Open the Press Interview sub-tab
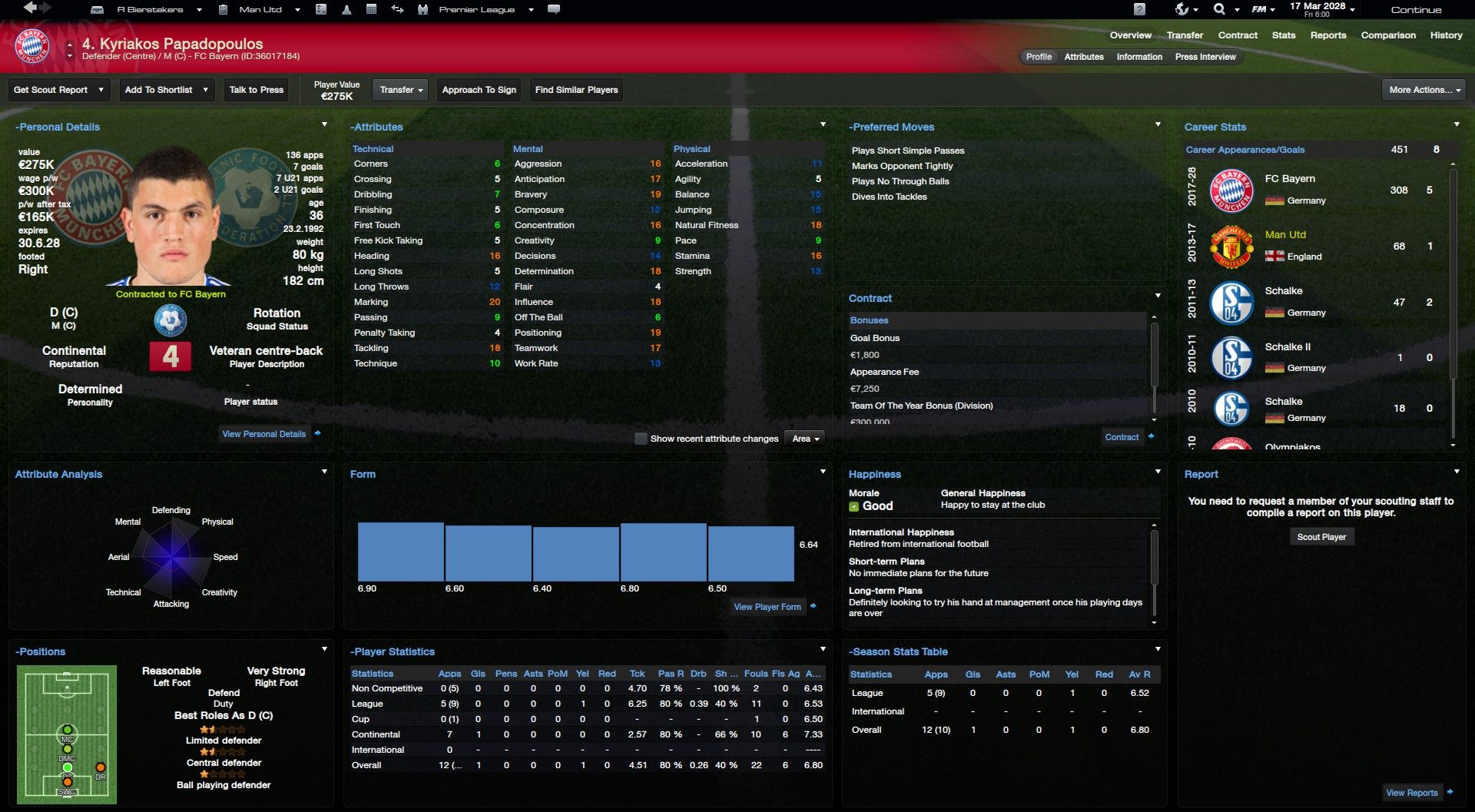Viewport: 1475px width, 812px height. pyautogui.click(x=1205, y=57)
